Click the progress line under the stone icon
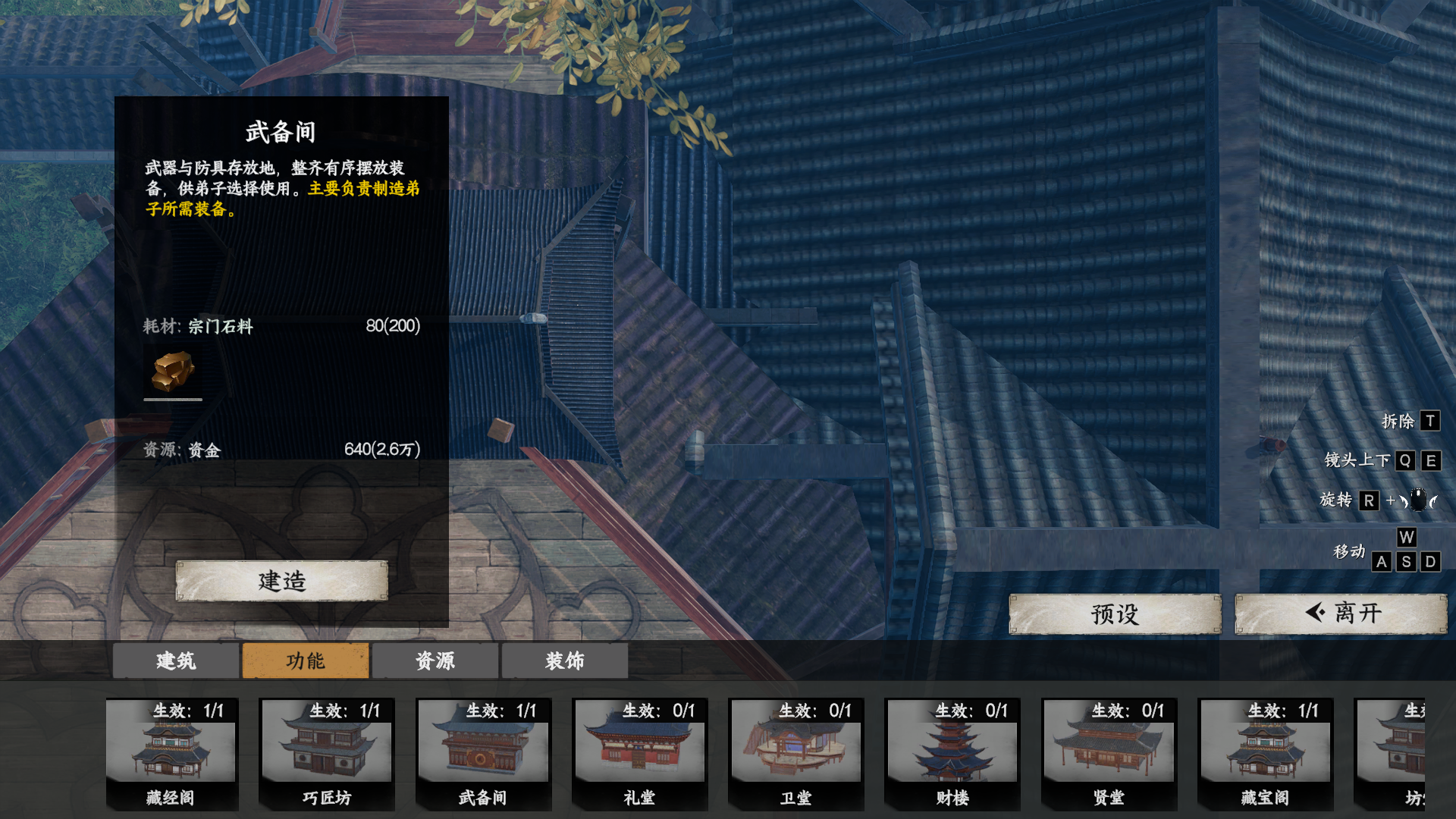 pos(172,401)
